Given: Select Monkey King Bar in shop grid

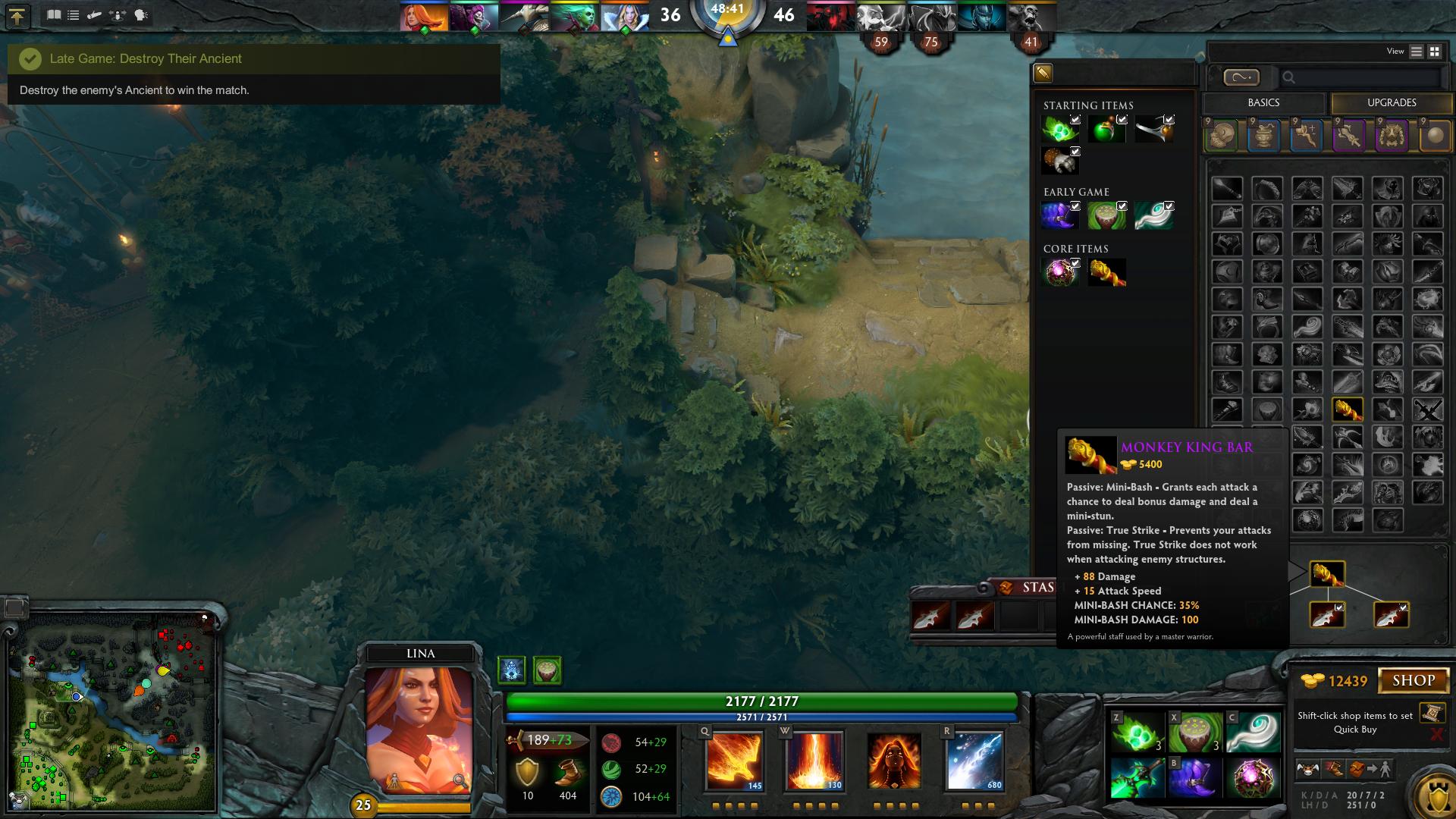Looking at the screenshot, I should (1348, 409).
